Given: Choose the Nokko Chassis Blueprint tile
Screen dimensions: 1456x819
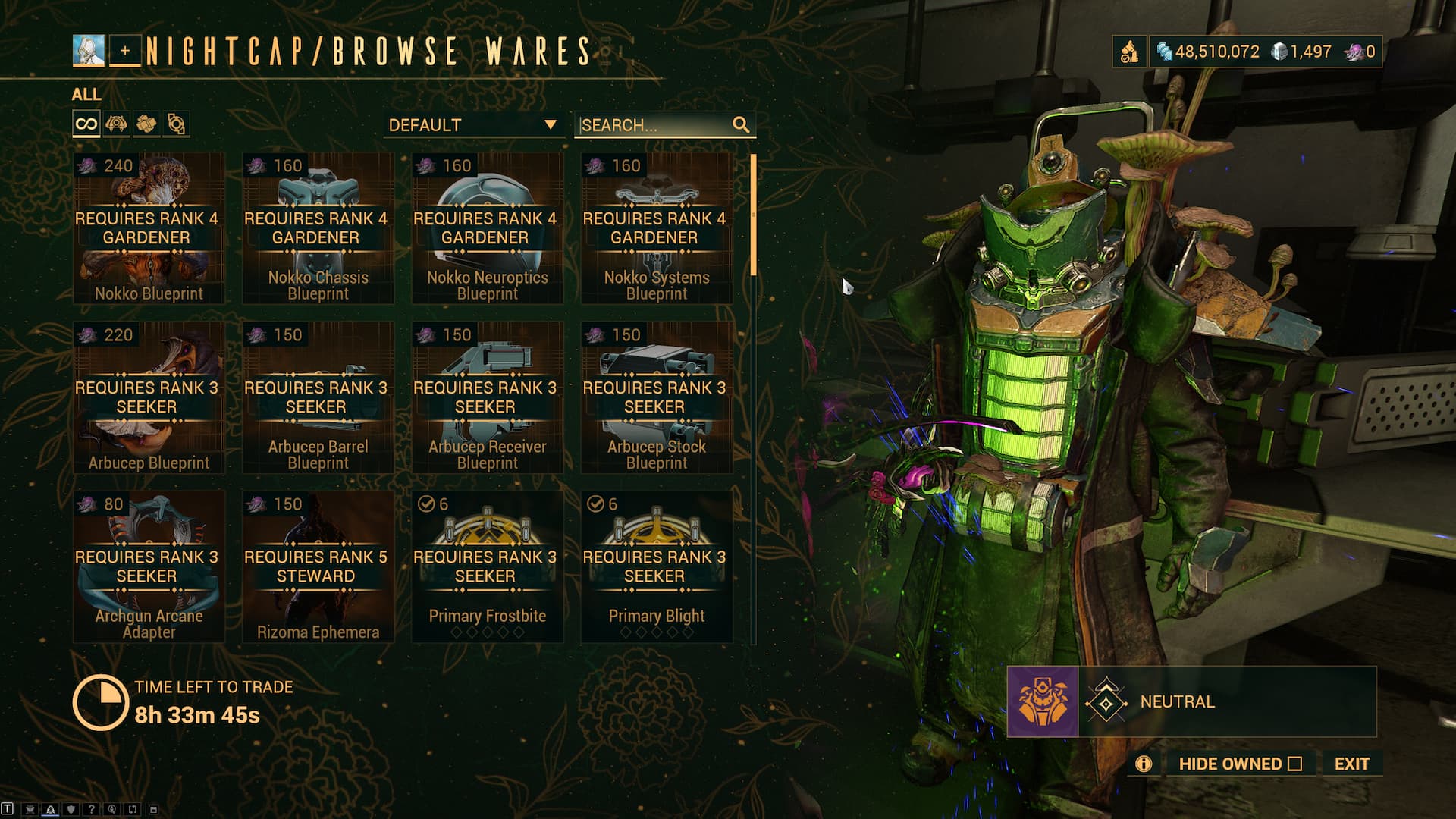Looking at the screenshot, I should click(x=318, y=227).
